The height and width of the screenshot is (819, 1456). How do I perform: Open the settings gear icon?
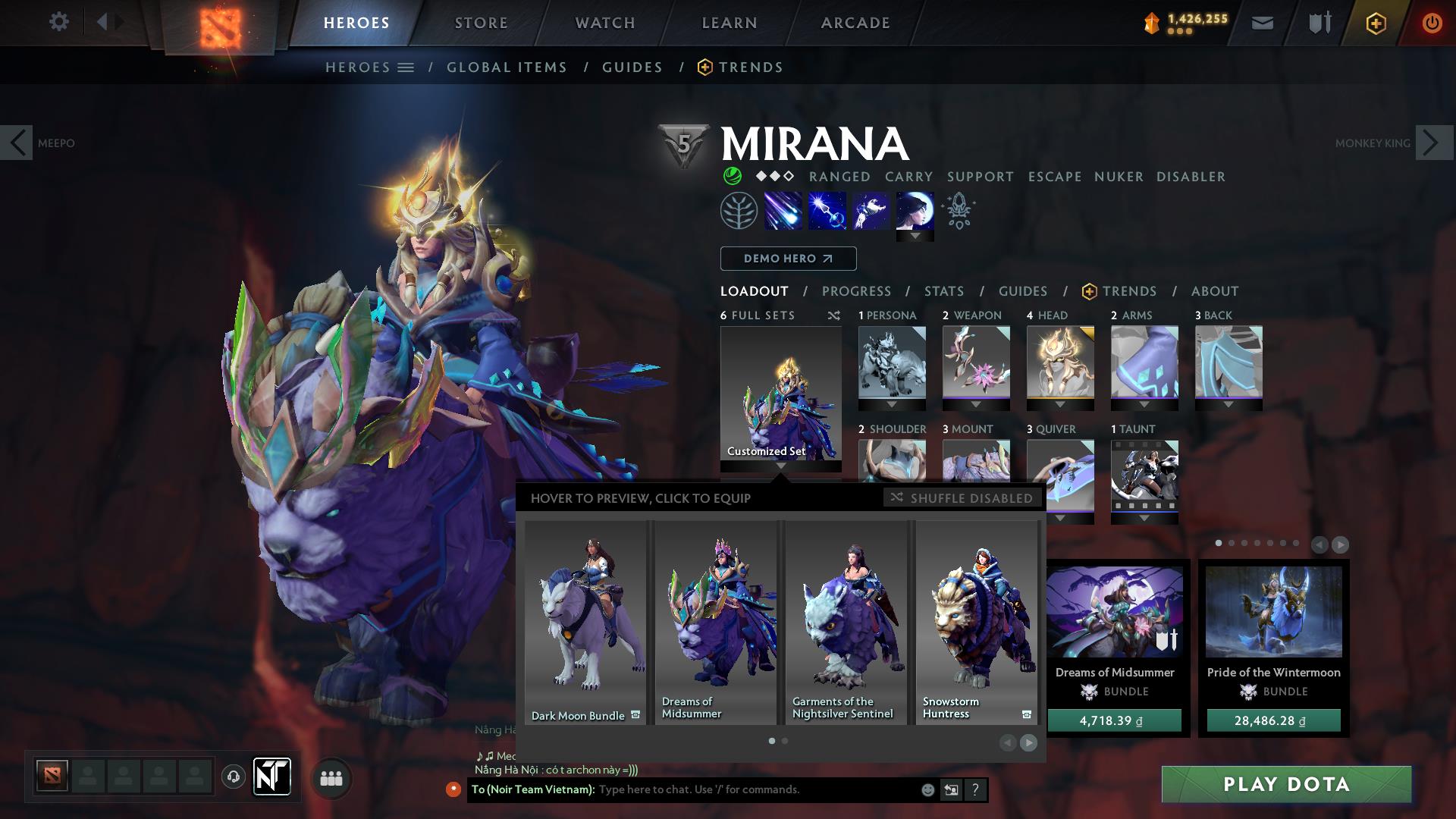[x=58, y=21]
